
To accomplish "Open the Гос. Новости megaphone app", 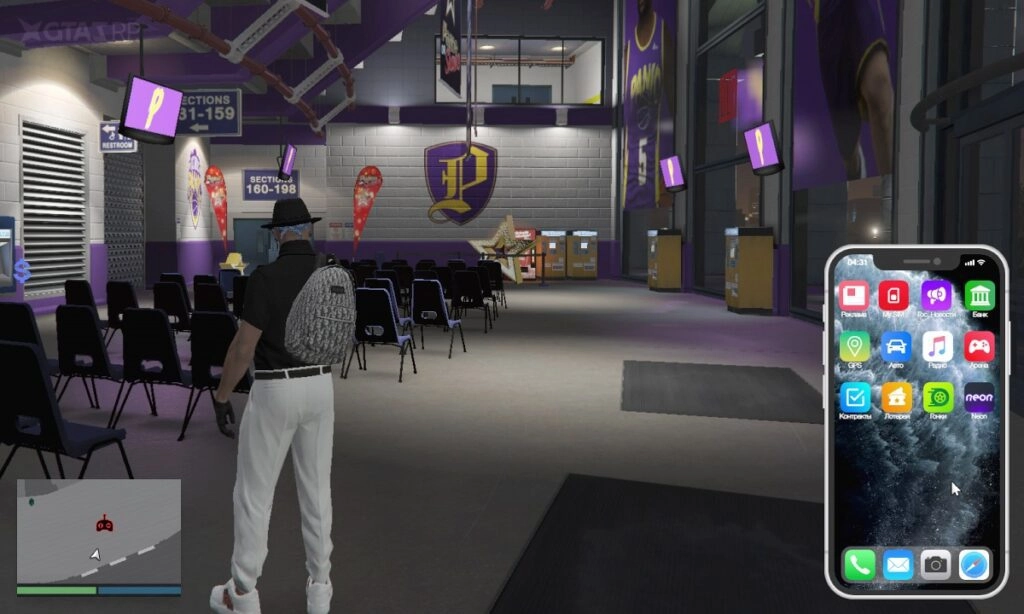I will 937,295.
